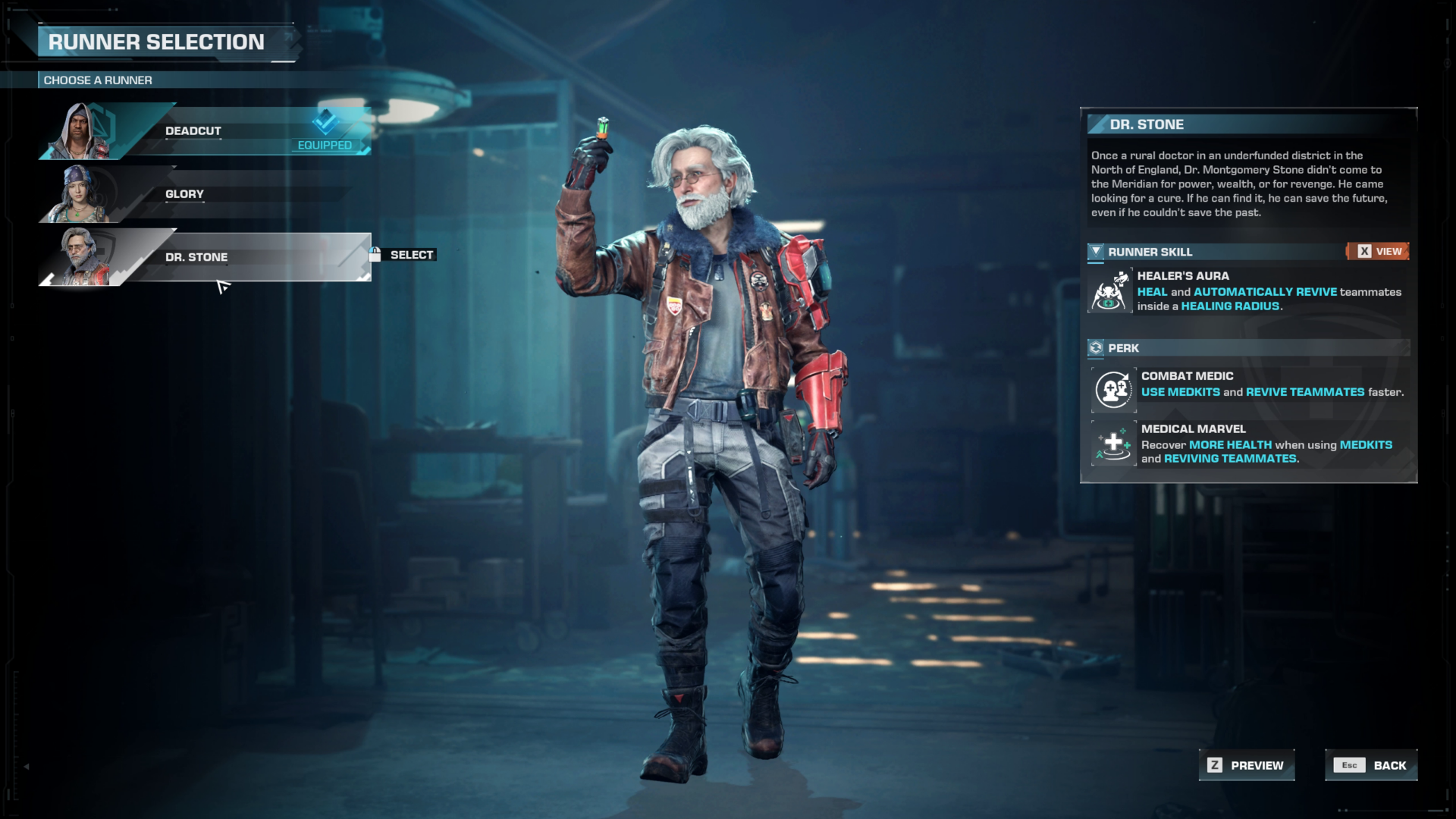Click the Medical Marvel perk icon
This screenshot has height=819, width=1456.
(1113, 444)
